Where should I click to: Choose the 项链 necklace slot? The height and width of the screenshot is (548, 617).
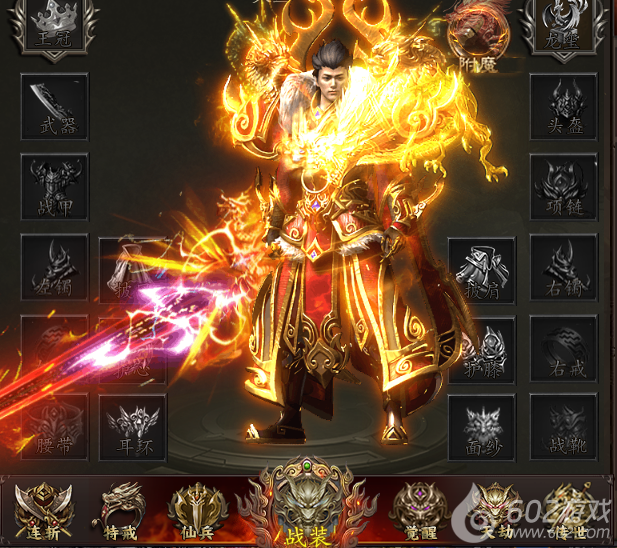point(563,185)
